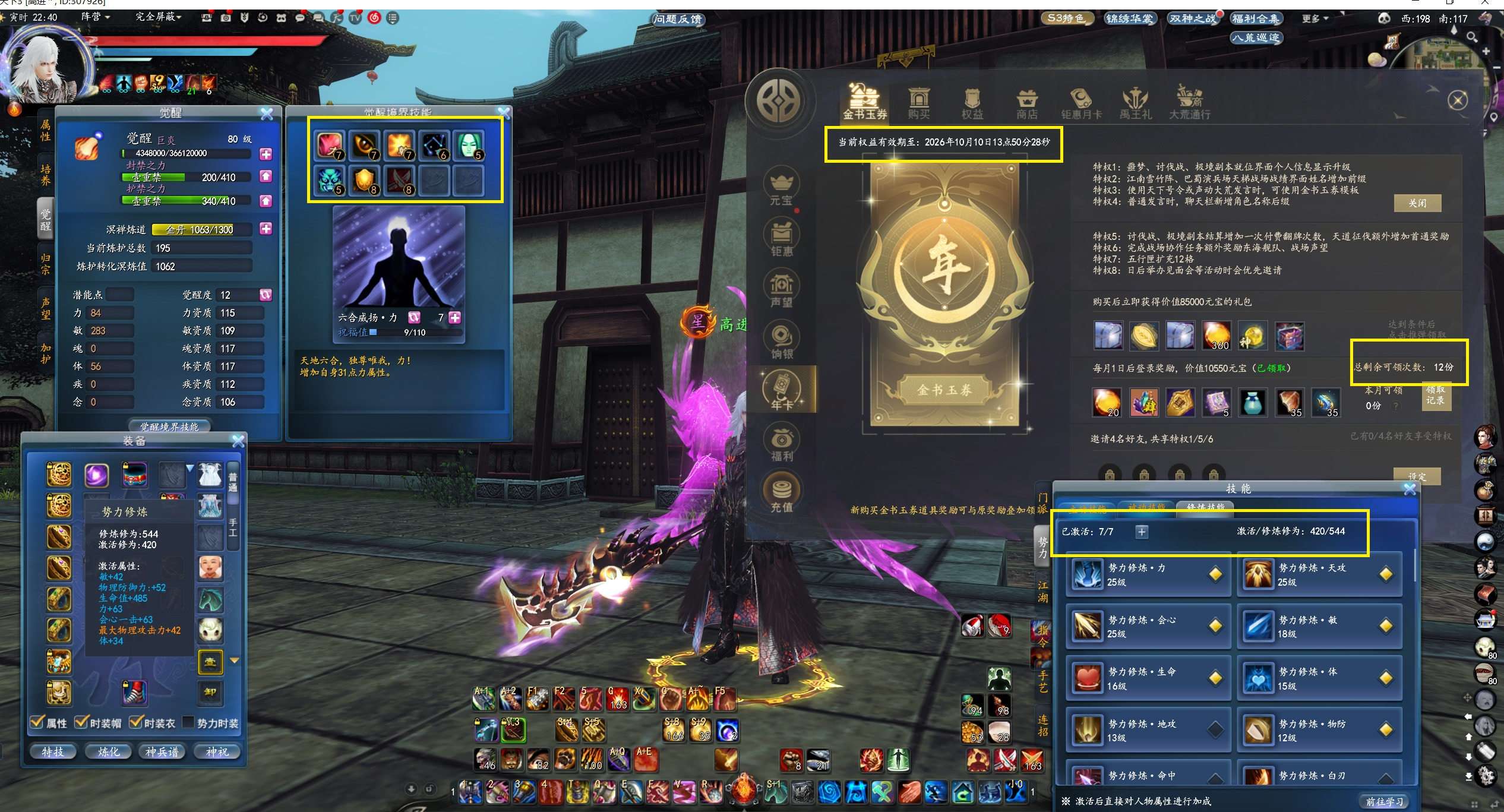Click the 炼化 refine button
This screenshot has height=812, width=1504.
pyautogui.click(x=108, y=751)
